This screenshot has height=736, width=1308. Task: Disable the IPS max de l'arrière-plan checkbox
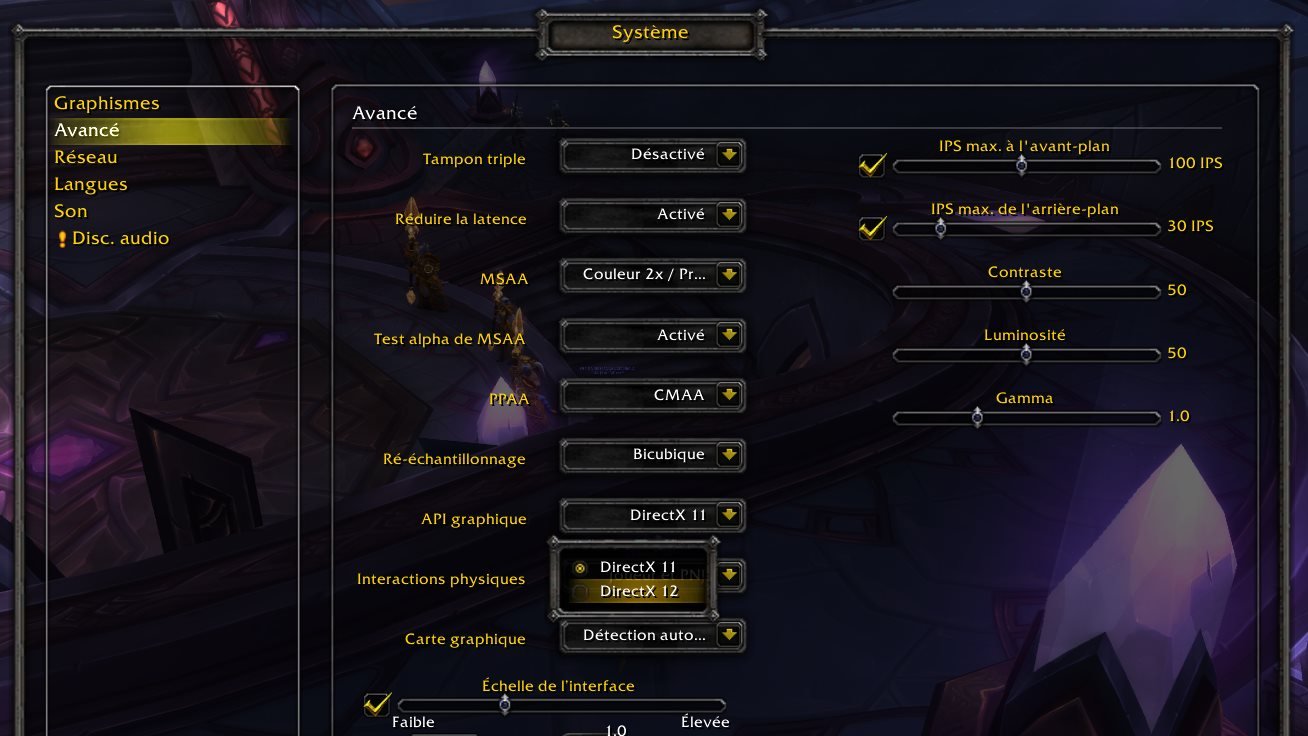click(871, 228)
